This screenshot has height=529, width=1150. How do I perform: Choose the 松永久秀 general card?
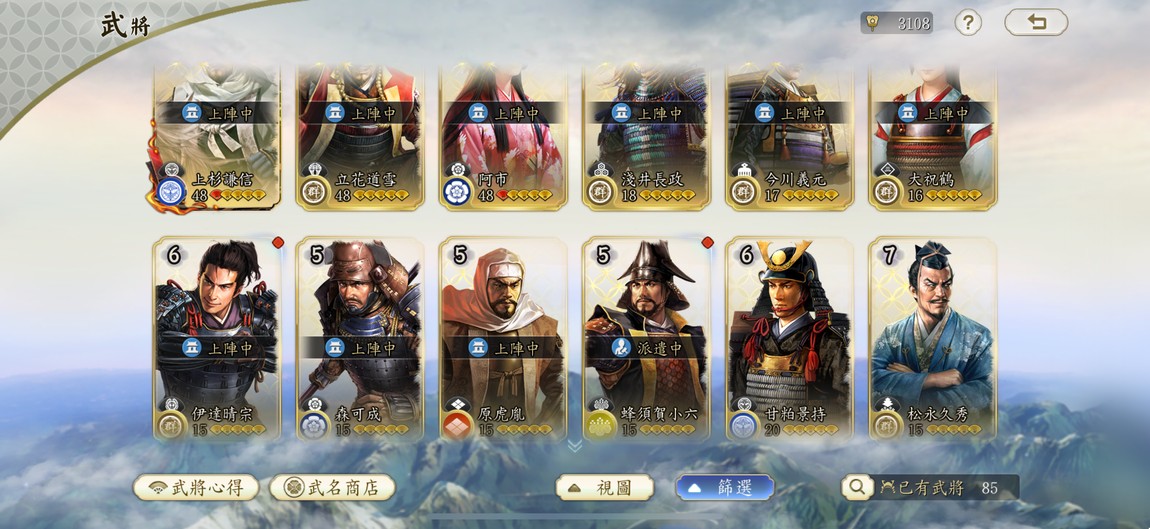pyautogui.click(x=932, y=338)
